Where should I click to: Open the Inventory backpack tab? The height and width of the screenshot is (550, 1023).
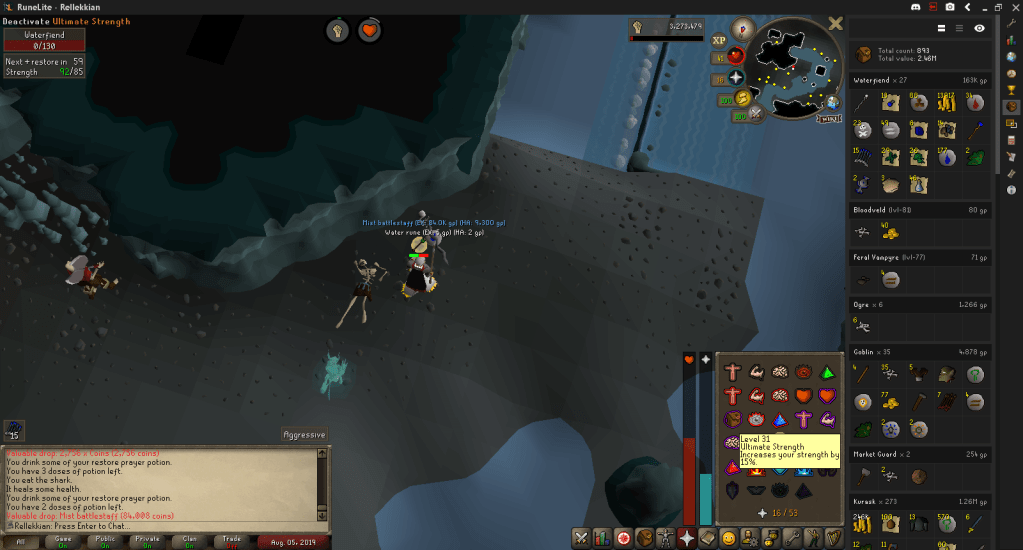point(643,539)
